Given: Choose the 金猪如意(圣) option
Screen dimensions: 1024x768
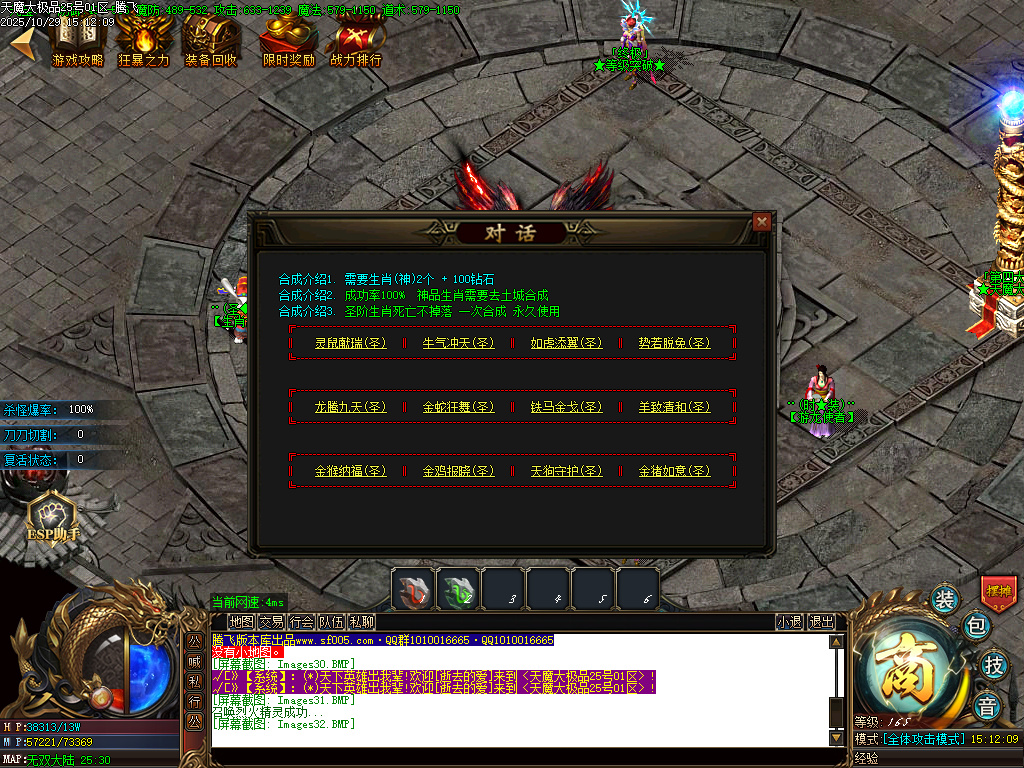Looking at the screenshot, I should click(674, 471).
